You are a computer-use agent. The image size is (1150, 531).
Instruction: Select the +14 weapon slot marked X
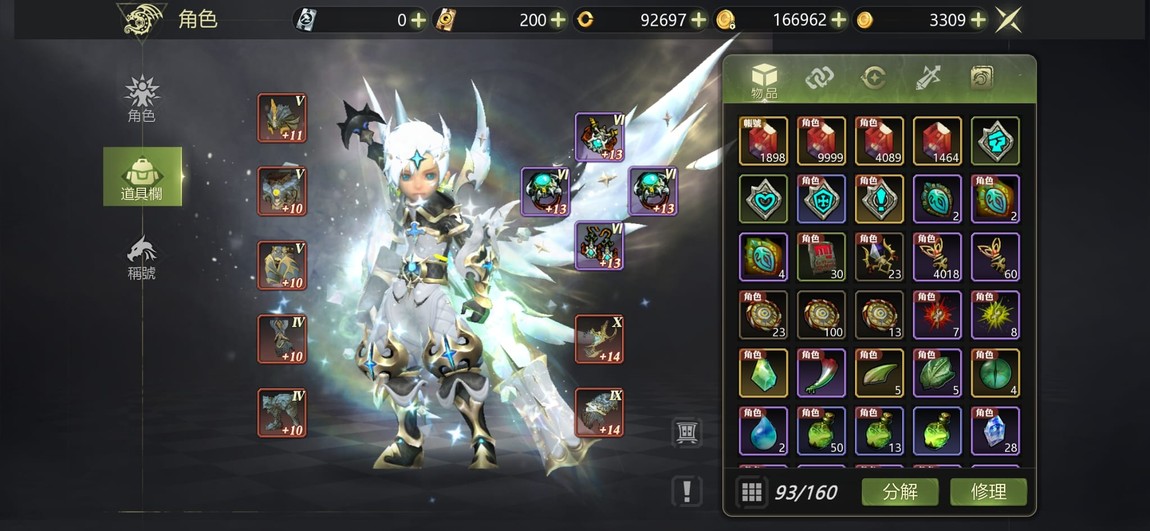(599, 339)
